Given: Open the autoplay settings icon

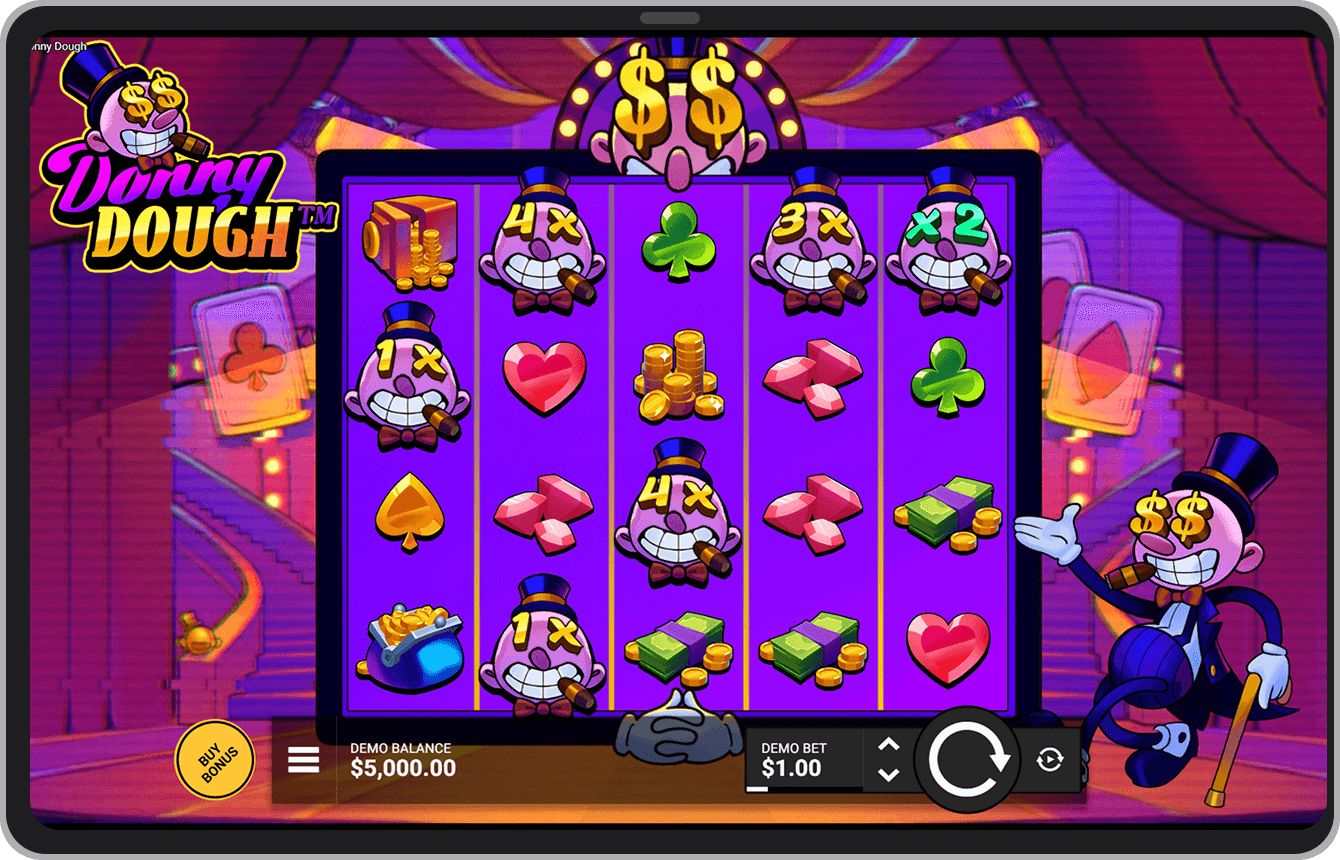Looking at the screenshot, I should 1048,761.
